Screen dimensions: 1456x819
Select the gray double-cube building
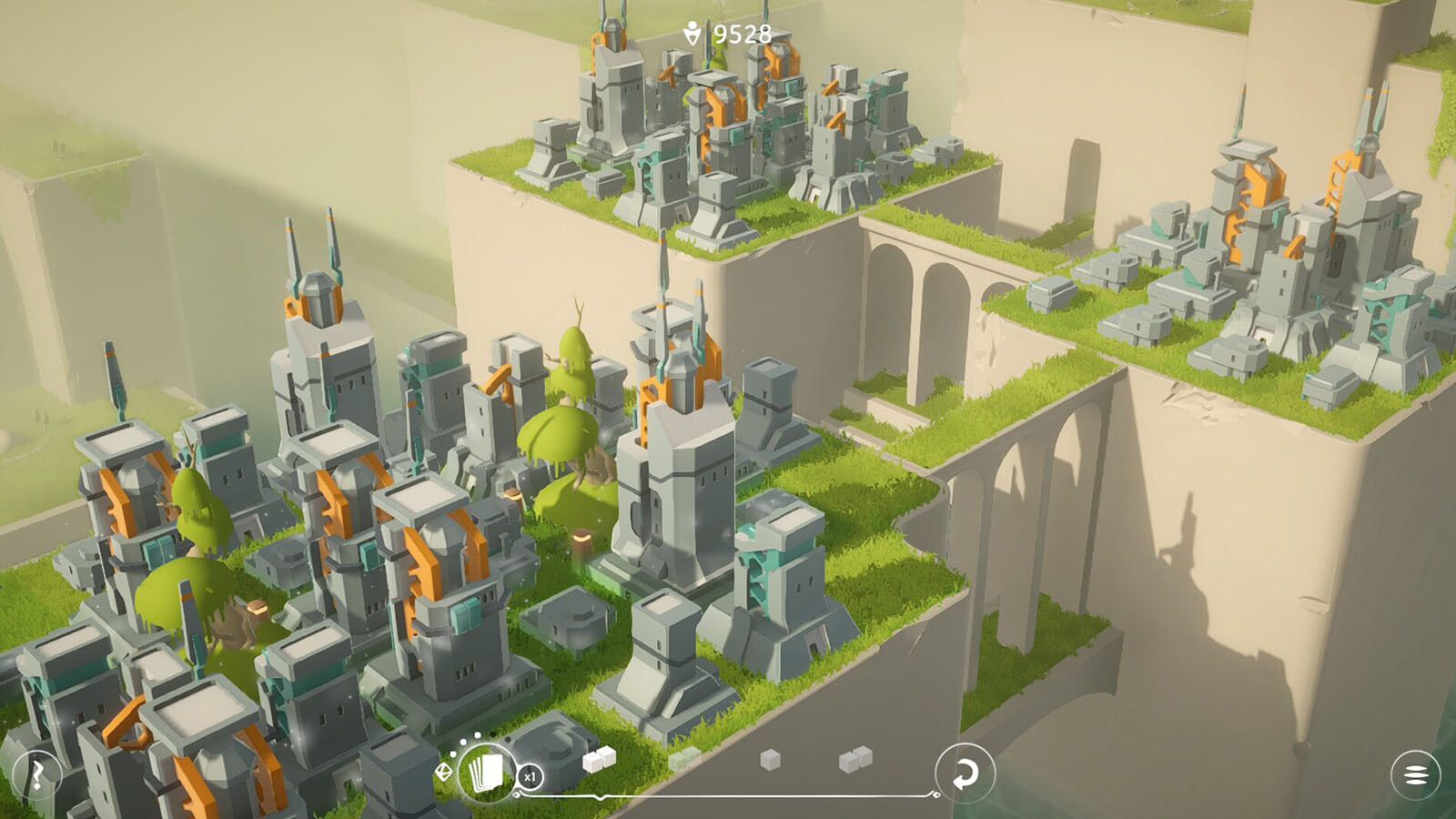(855, 759)
